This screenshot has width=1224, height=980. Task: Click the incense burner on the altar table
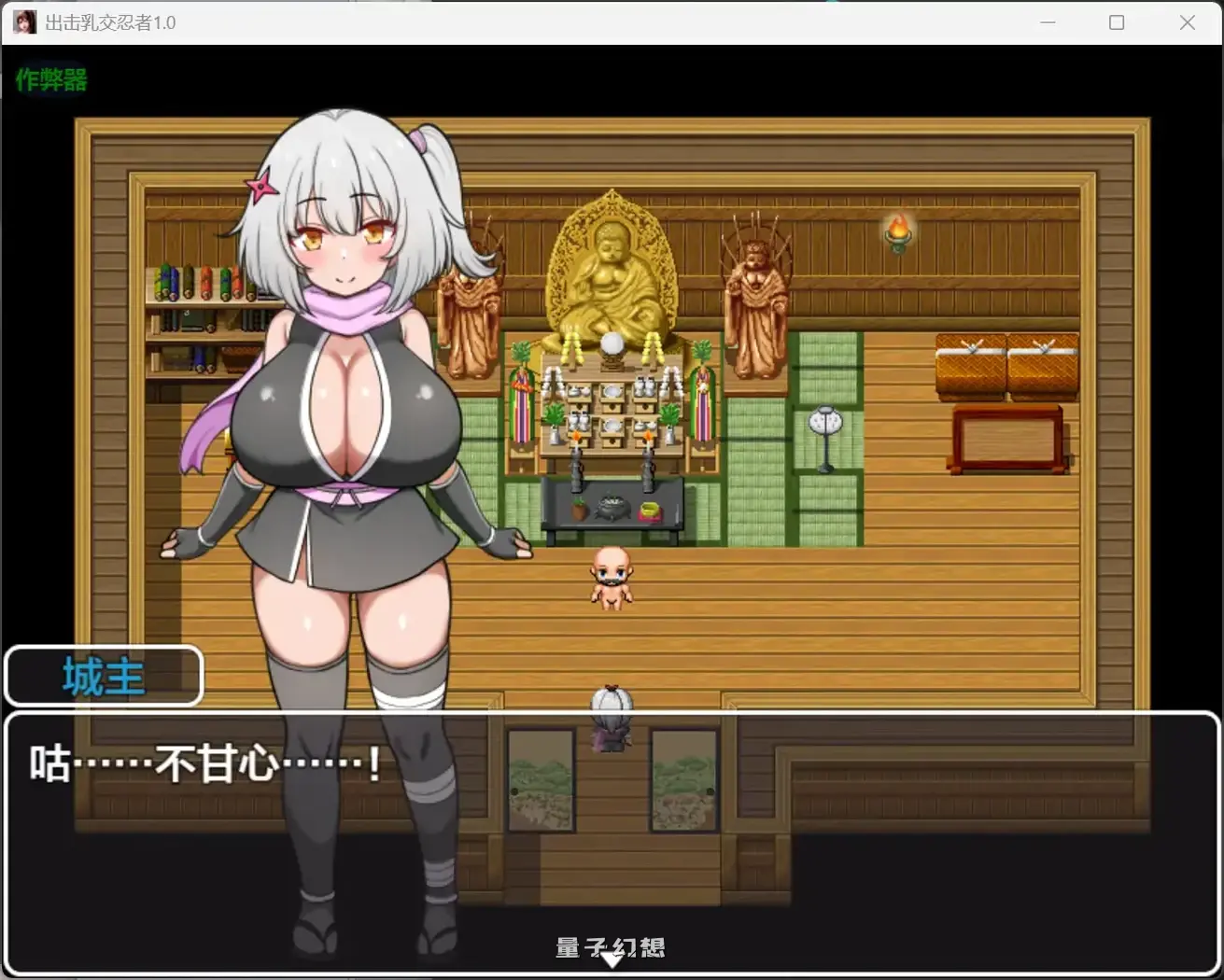(613, 509)
